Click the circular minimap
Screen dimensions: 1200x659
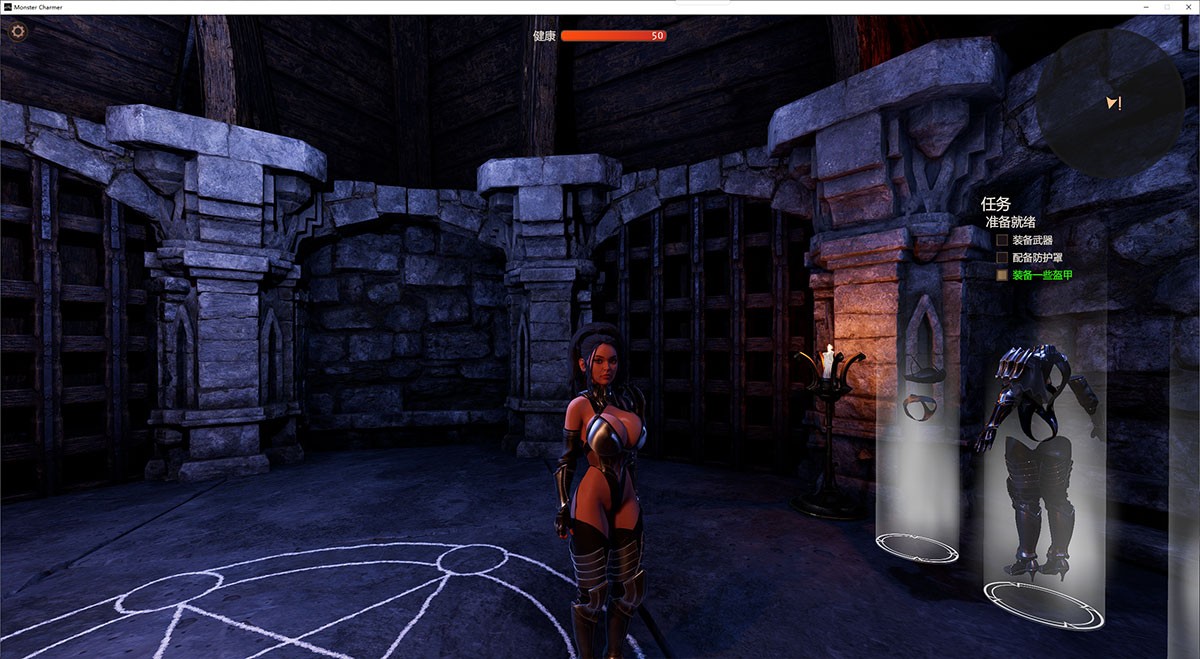click(x=1110, y=103)
